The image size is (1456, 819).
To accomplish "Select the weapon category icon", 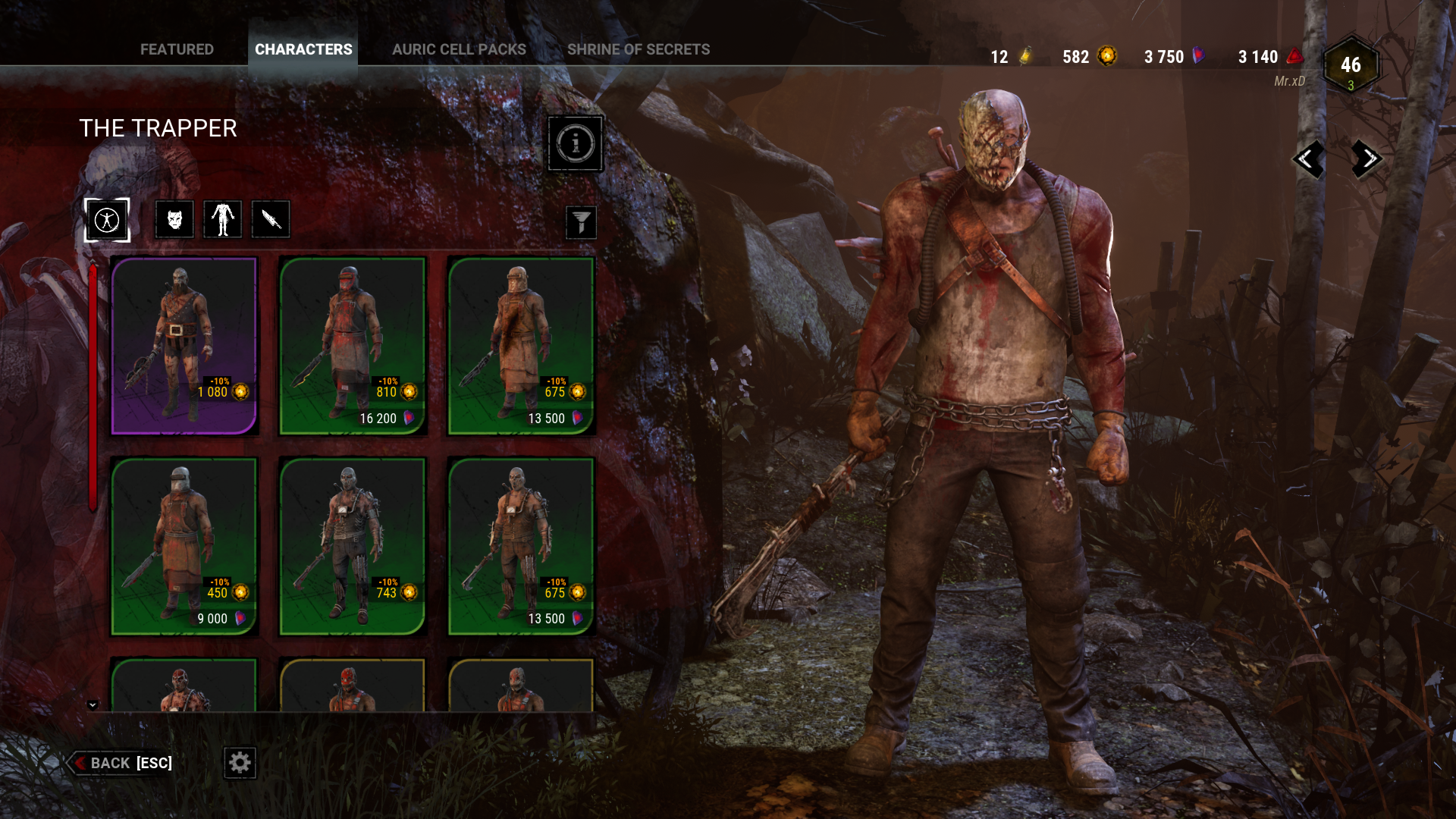I will [271, 219].
